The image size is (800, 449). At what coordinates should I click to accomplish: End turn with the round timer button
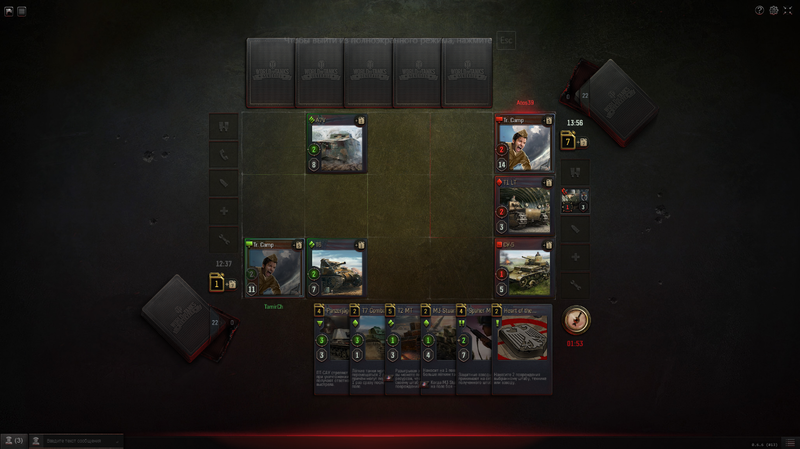[576, 320]
